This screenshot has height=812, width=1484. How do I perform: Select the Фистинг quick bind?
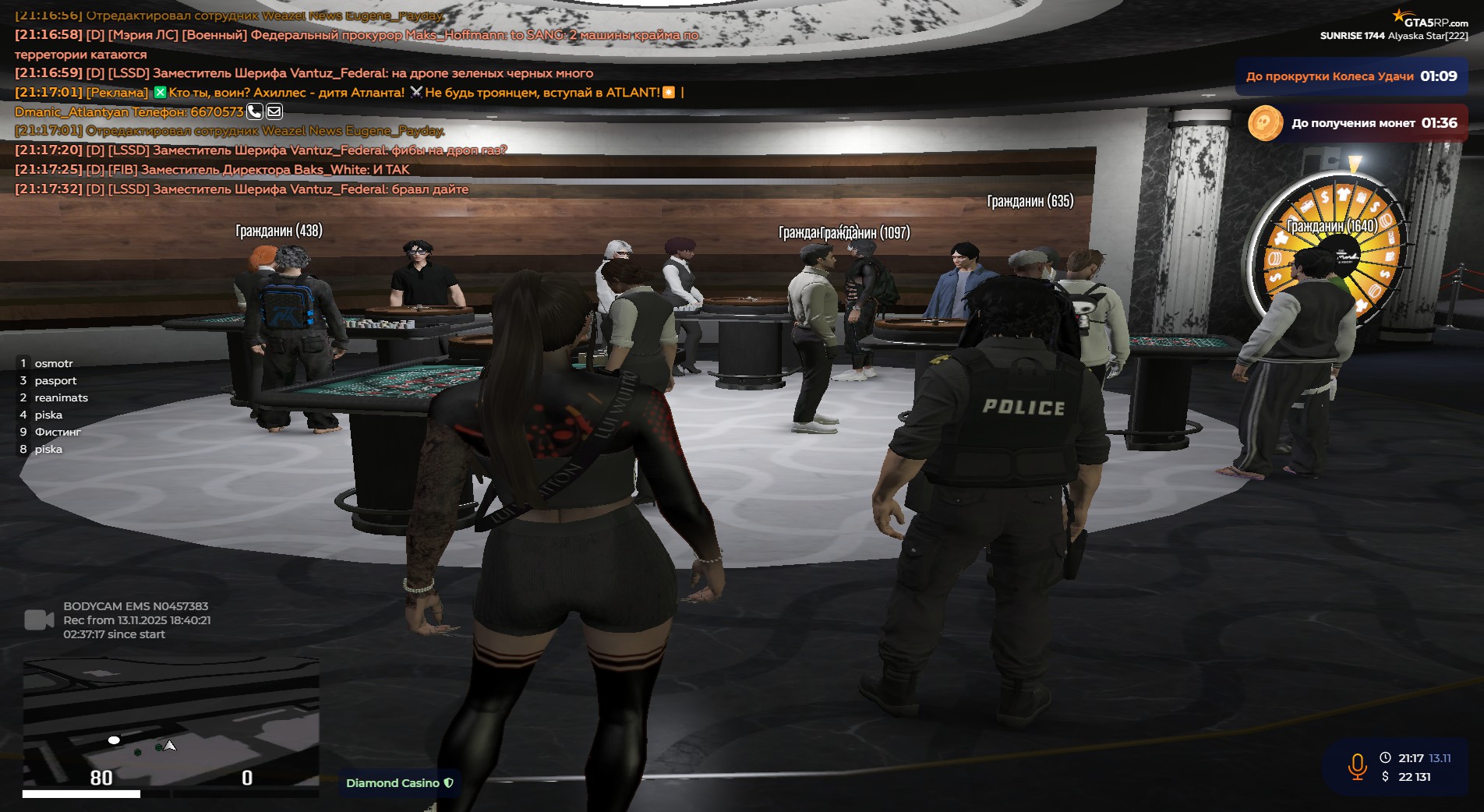[58, 432]
